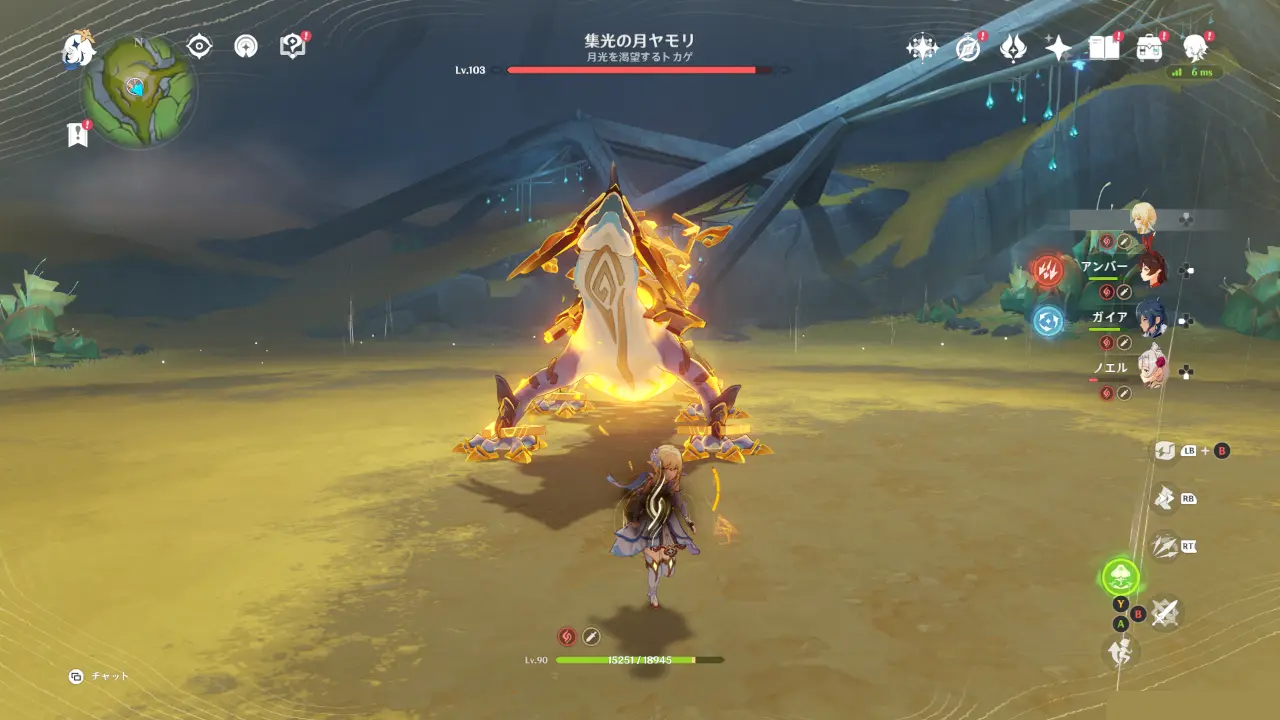Open the arch-shaped icon beside elemental sight
This screenshot has width=1280, height=720.
(x=246, y=46)
